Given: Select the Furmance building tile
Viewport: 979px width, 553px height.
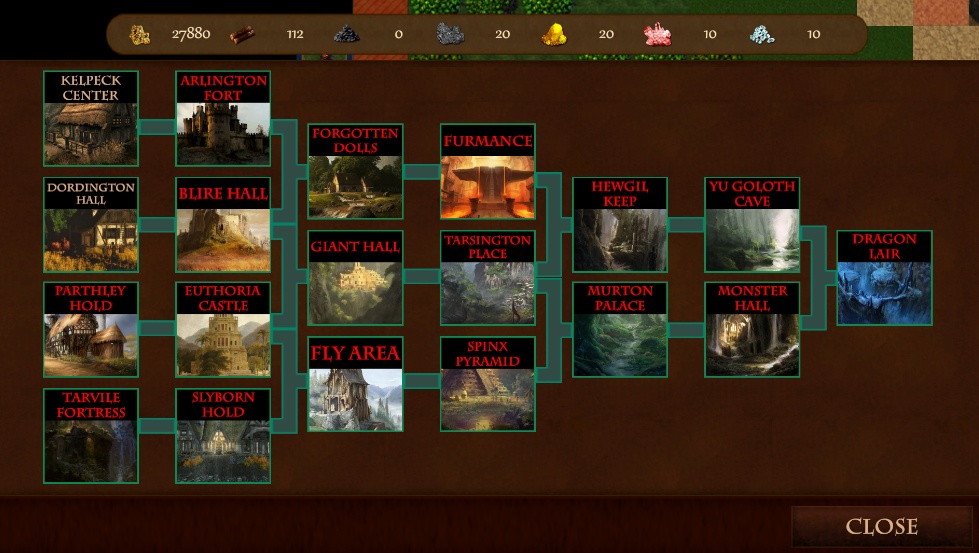Looking at the screenshot, I should click(x=487, y=172).
